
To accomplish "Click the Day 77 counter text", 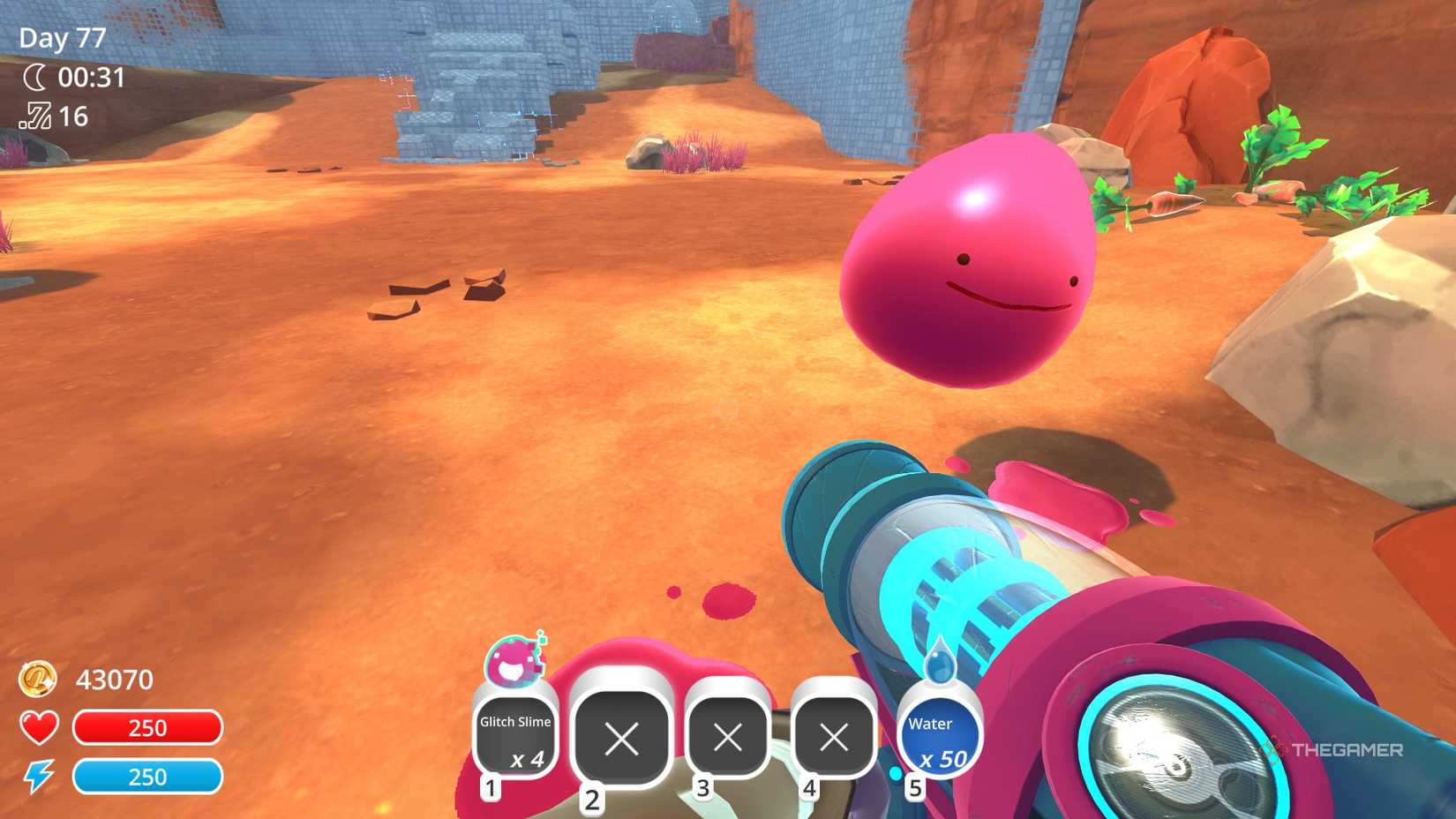I will tap(60, 38).
